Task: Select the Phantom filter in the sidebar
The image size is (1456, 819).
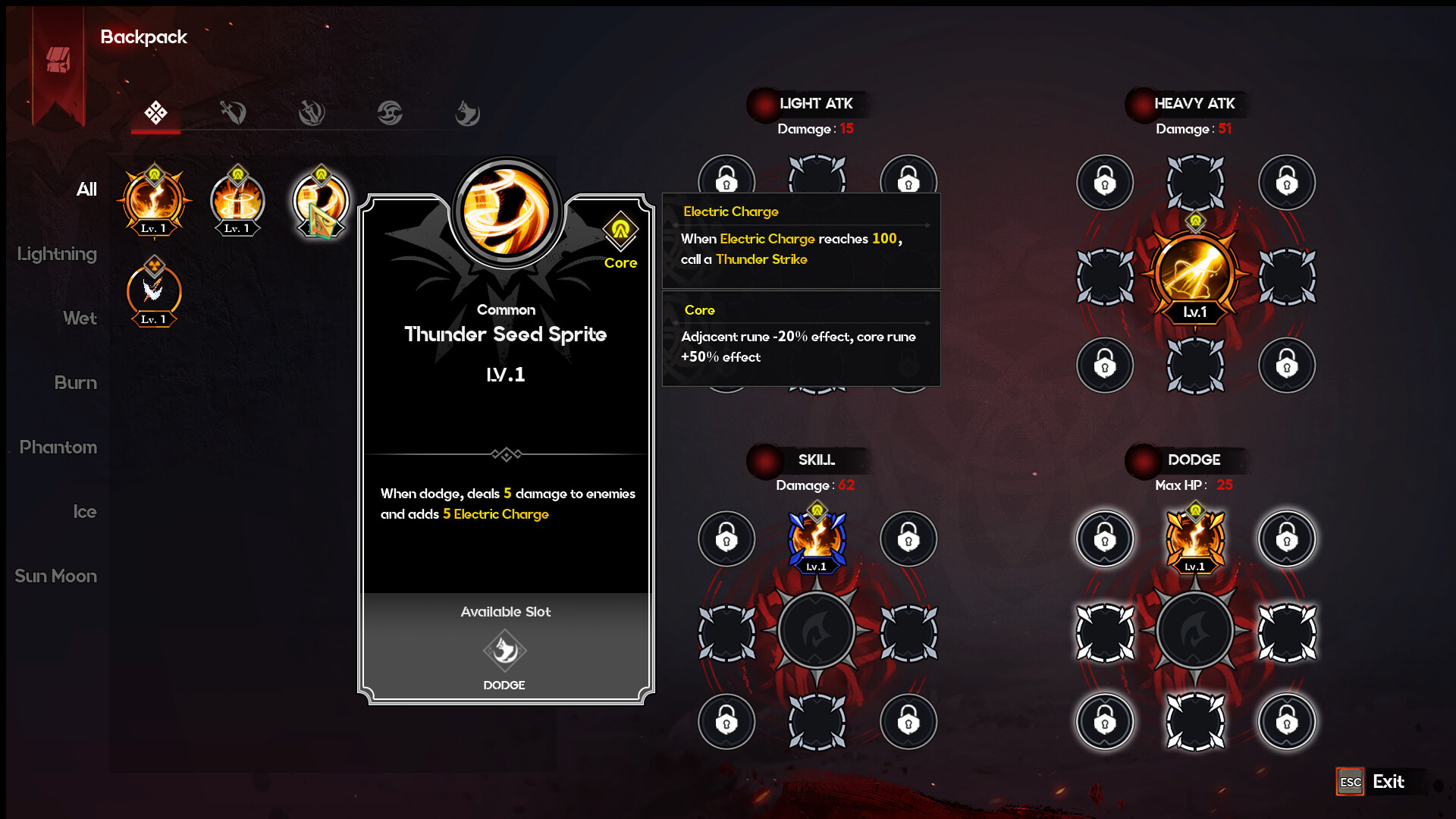Action: pos(57,447)
